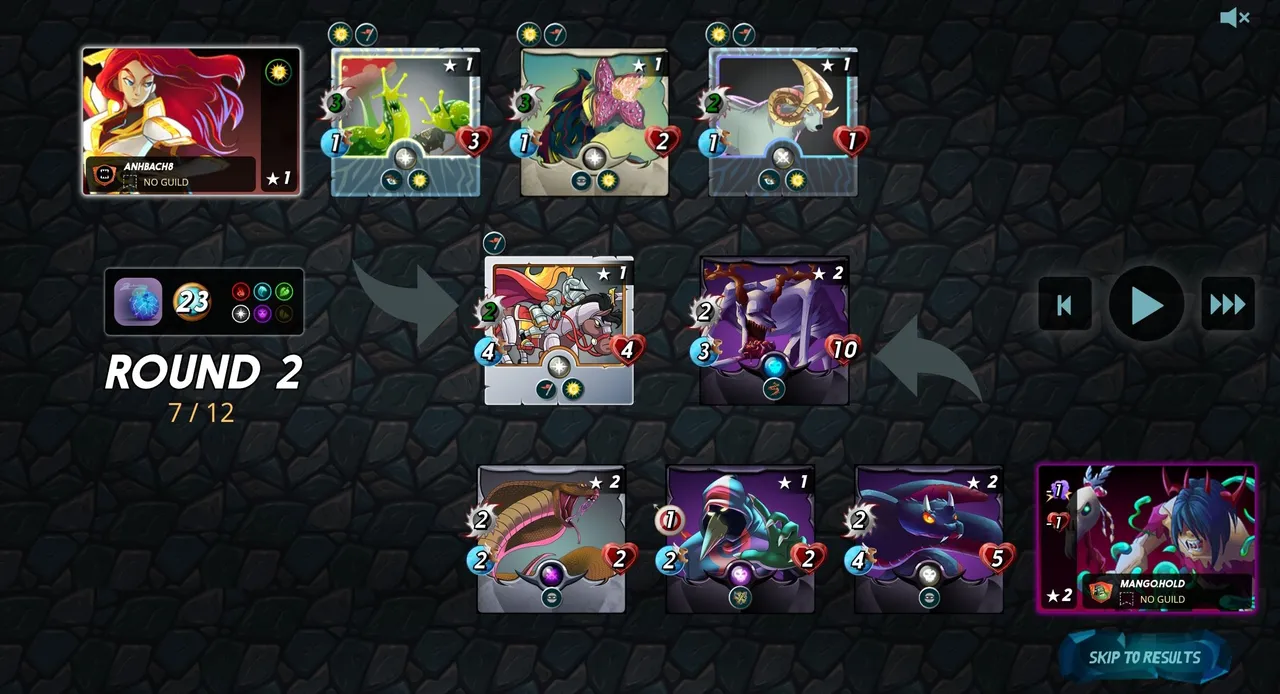The width and height of the screenshot is (1280, 694).
Task: Inspect the cobra snake card
Action: tap(551, 539)
